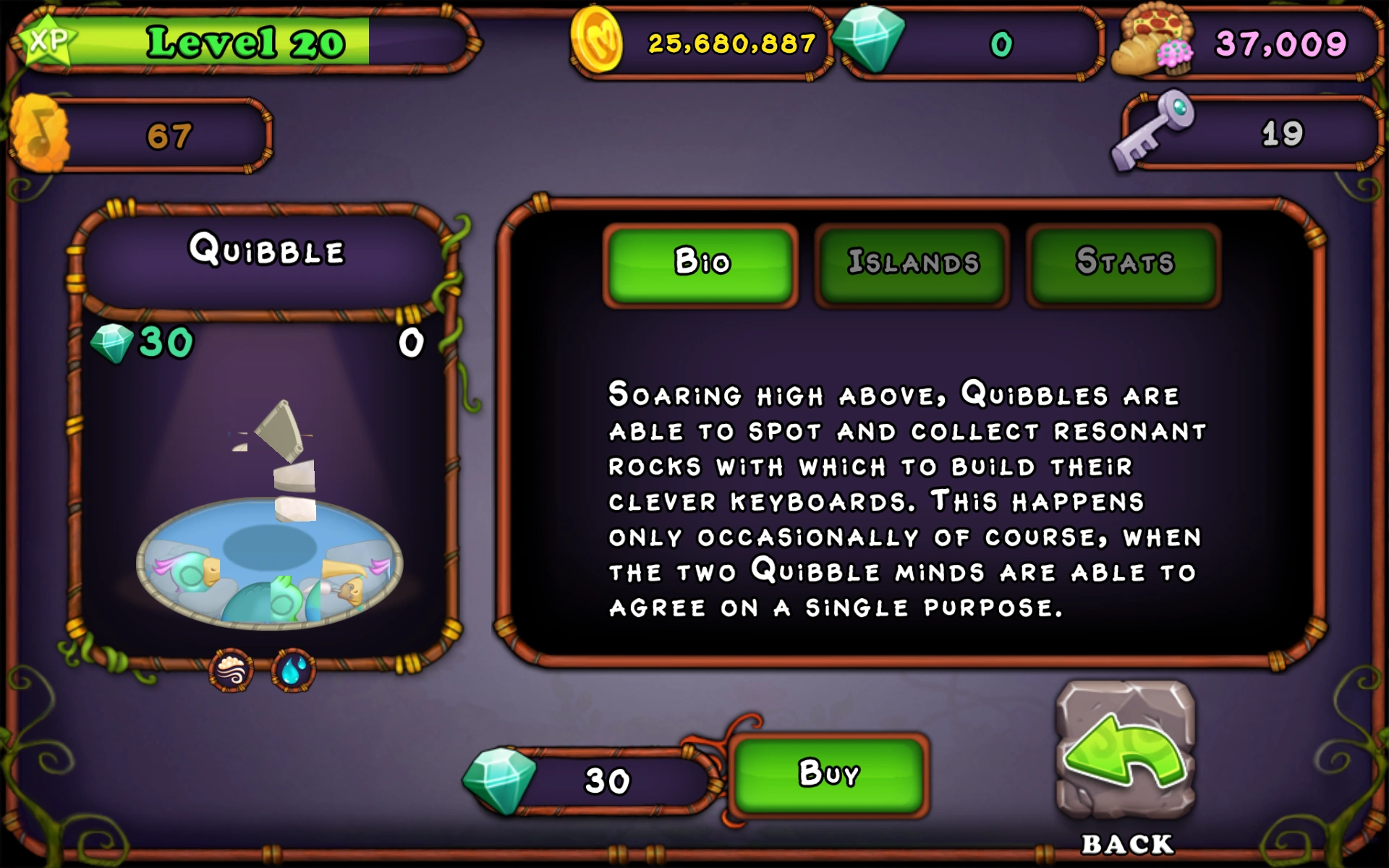Select the Bio tab
The width and height of the screenshot is (1389, 868).
(700, 263)
